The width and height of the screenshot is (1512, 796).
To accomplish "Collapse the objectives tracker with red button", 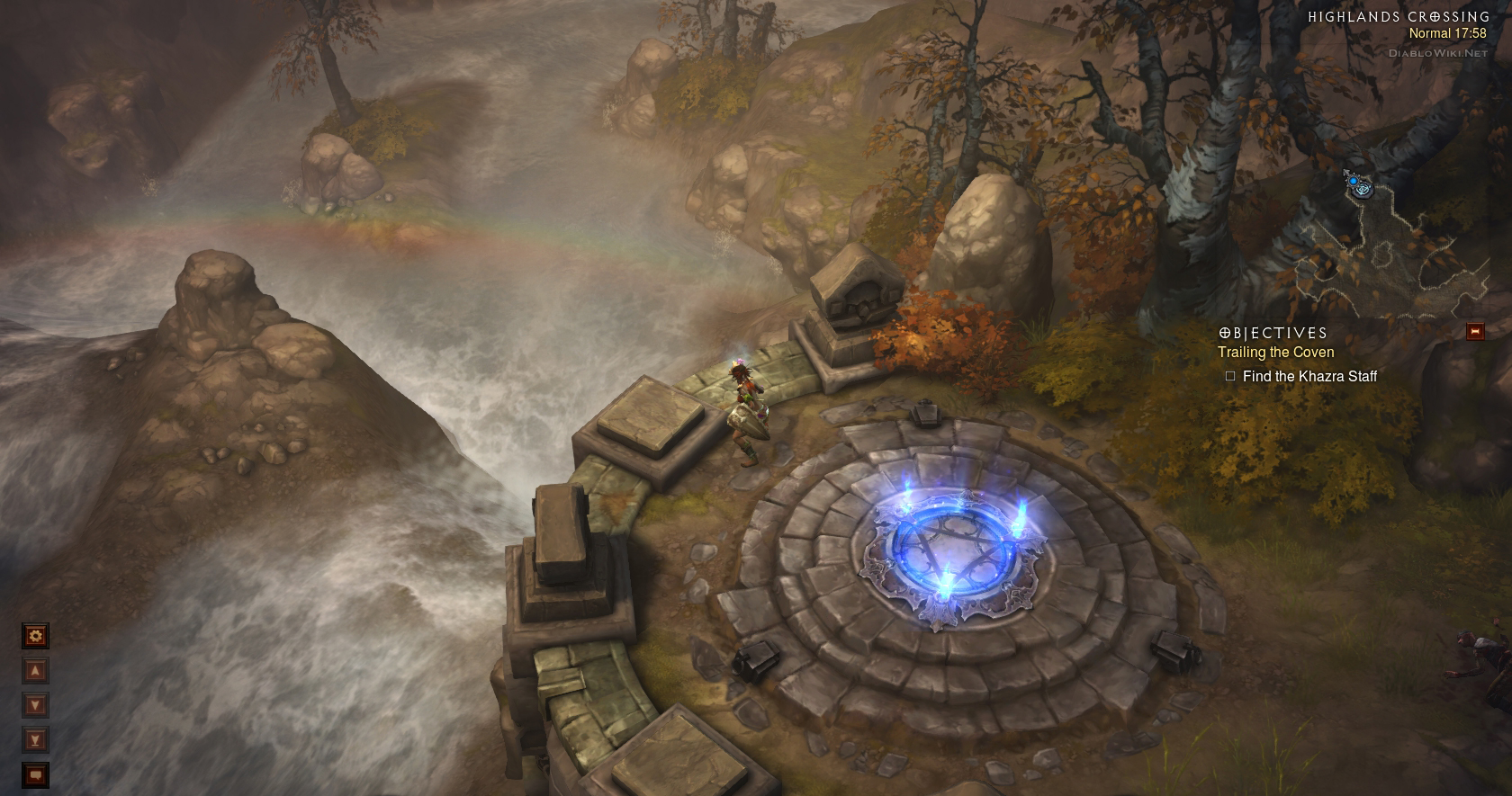I will click(1474, 332).
